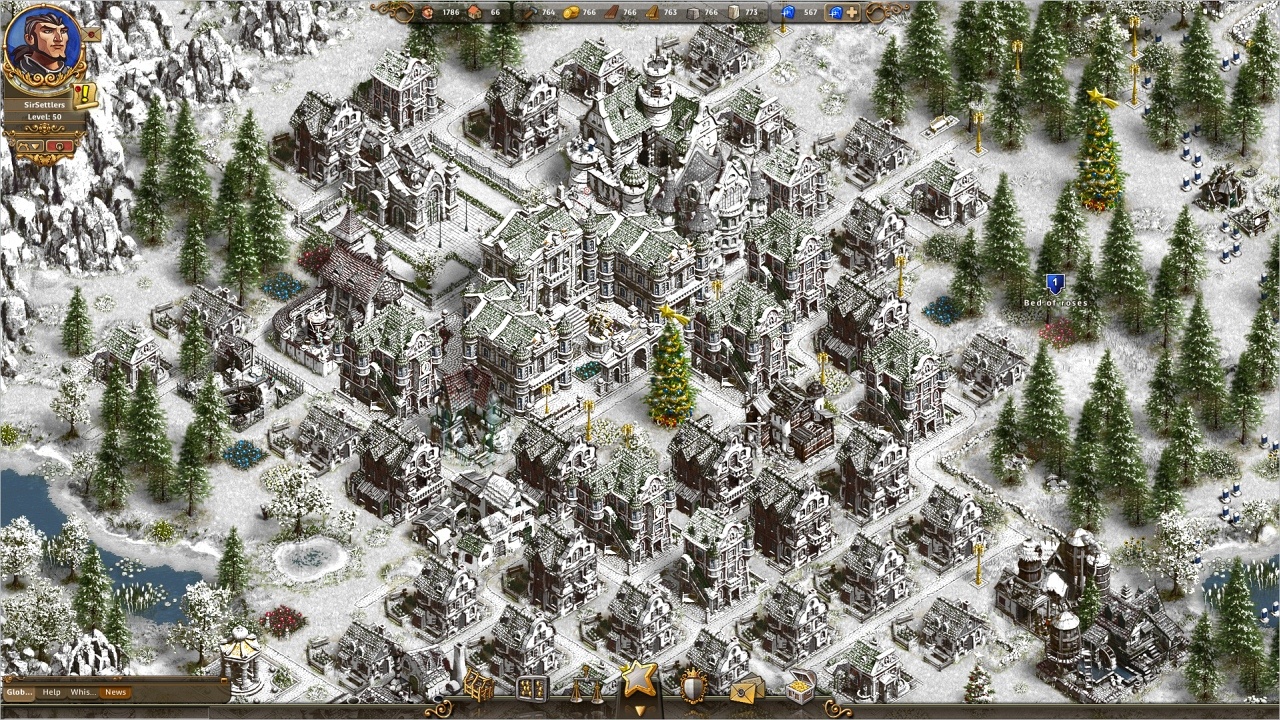This screenshot has width=1280, height=720.
Task: Open the gold star menu
Action: pos(639,679)
